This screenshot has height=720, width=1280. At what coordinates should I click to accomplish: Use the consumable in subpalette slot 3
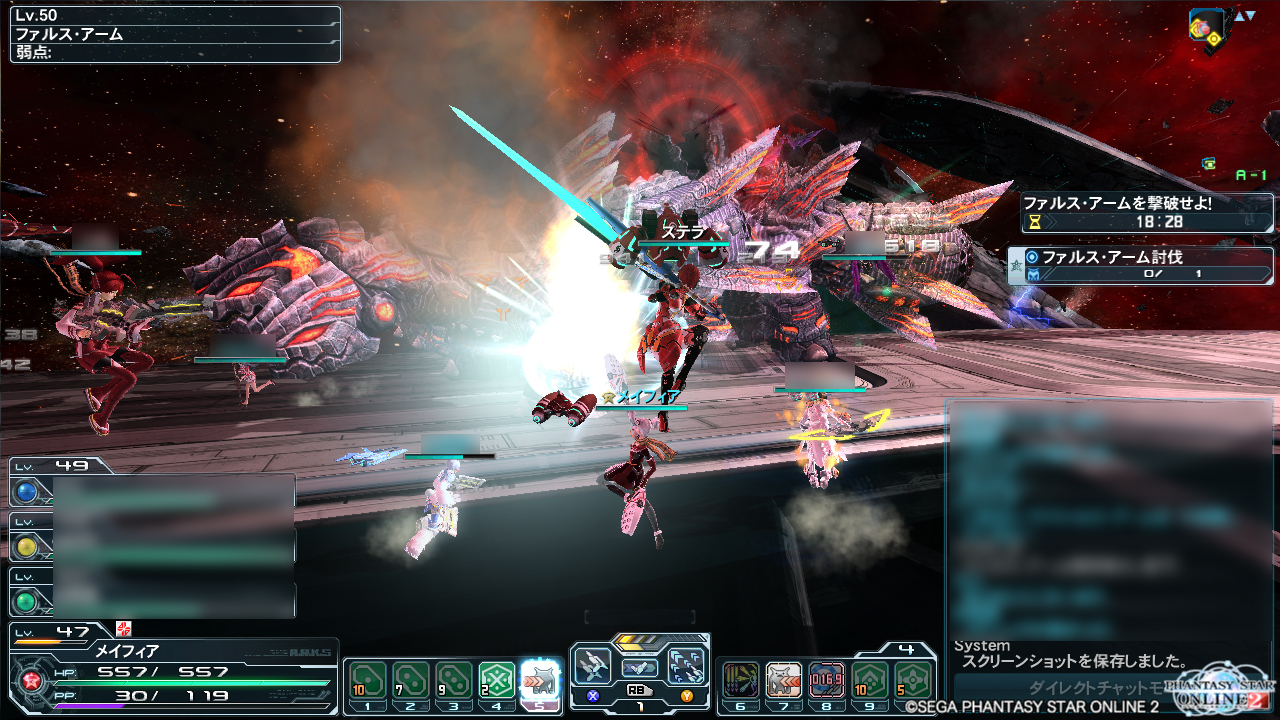point(453,680)
